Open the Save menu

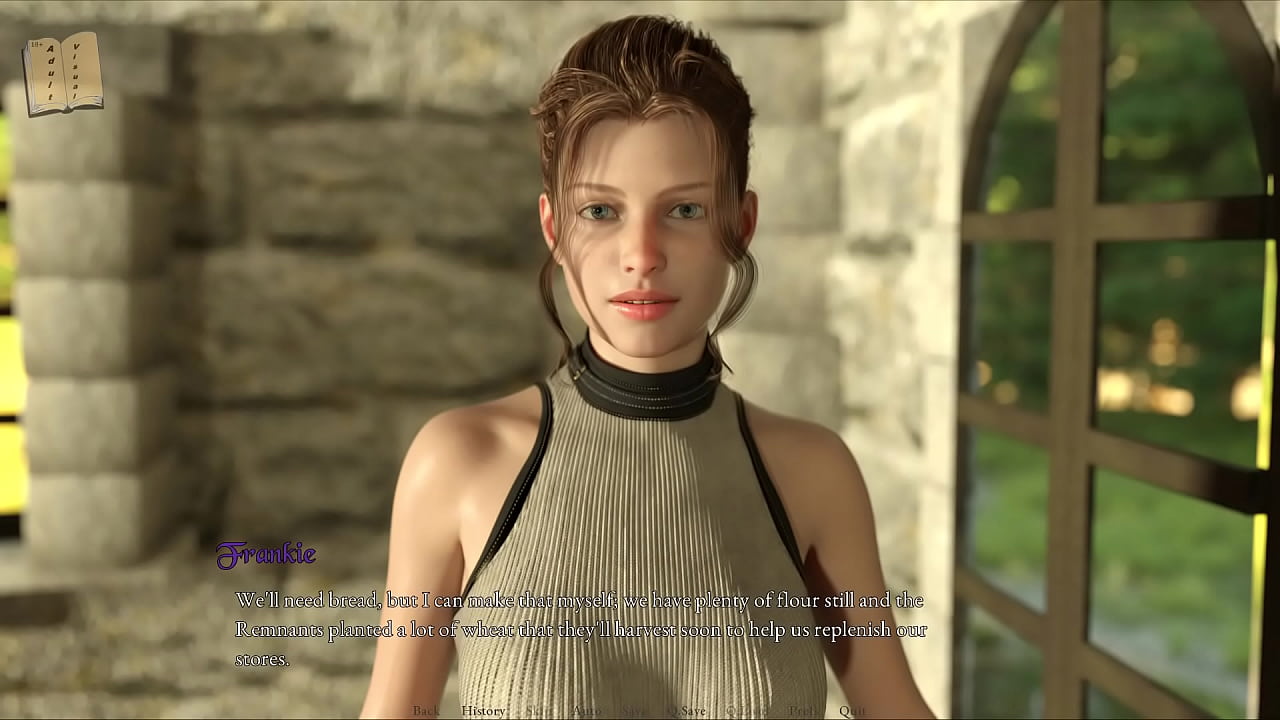(635, 711)
